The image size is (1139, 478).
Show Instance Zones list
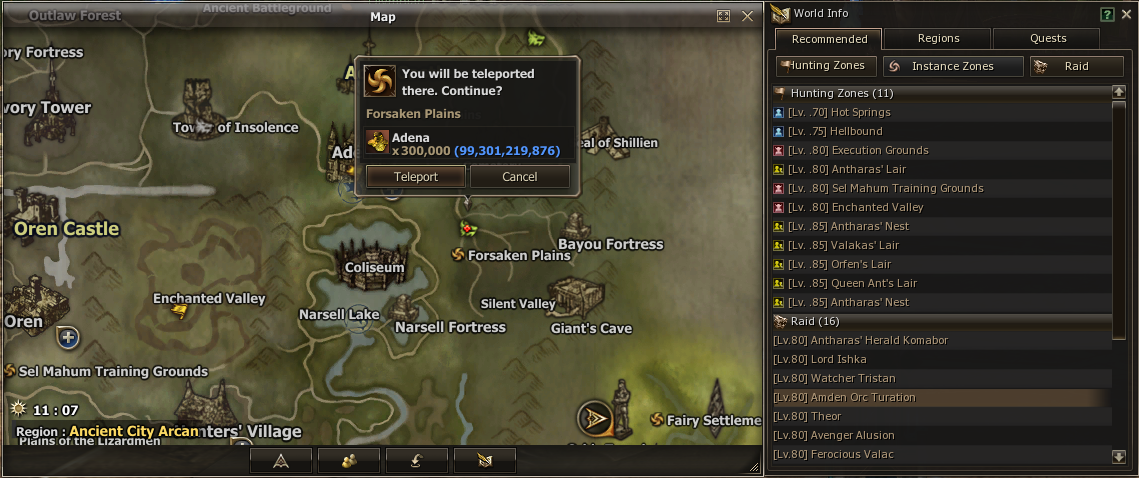click(x=953, y=66)
